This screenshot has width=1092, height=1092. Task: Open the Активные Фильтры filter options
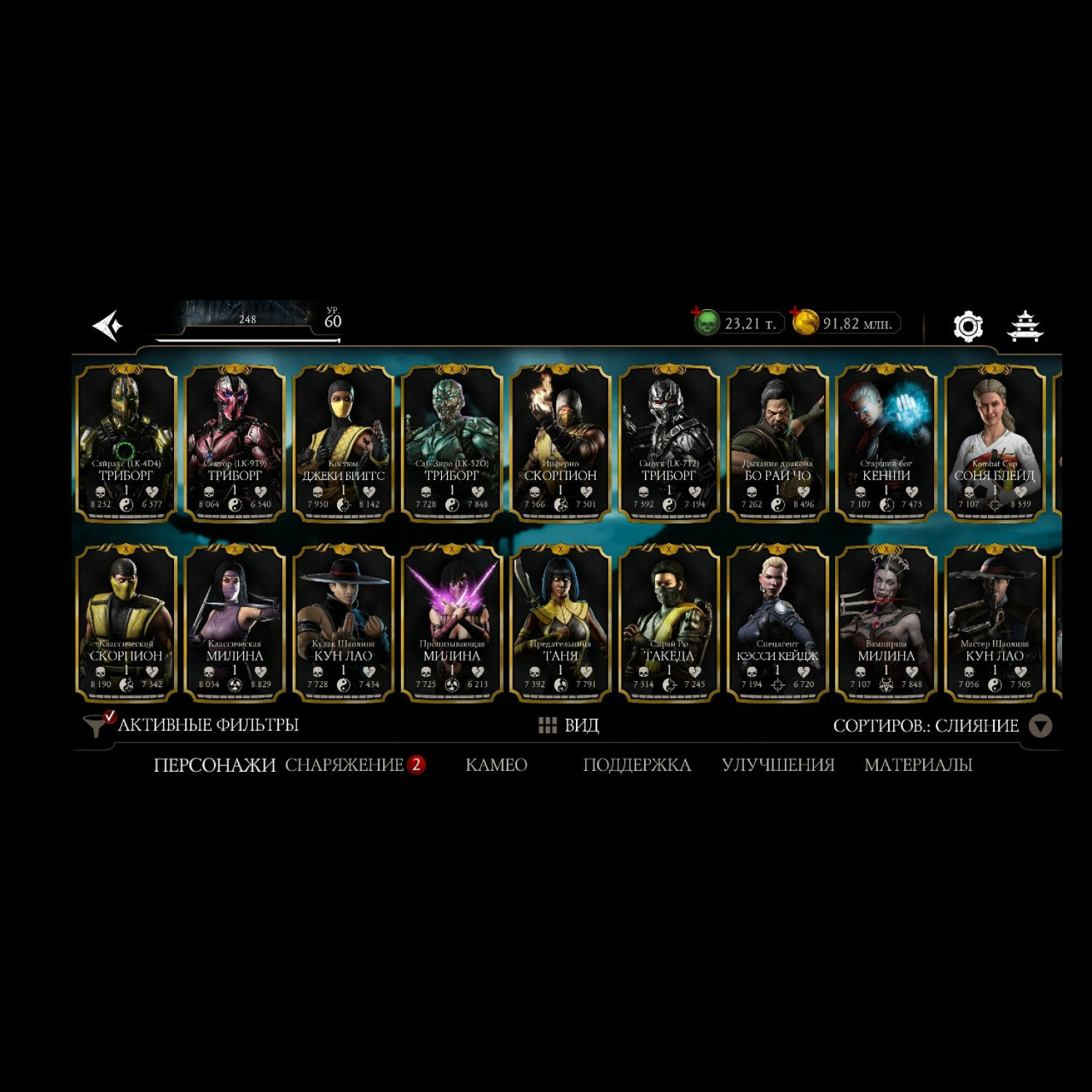pos(193,725)
